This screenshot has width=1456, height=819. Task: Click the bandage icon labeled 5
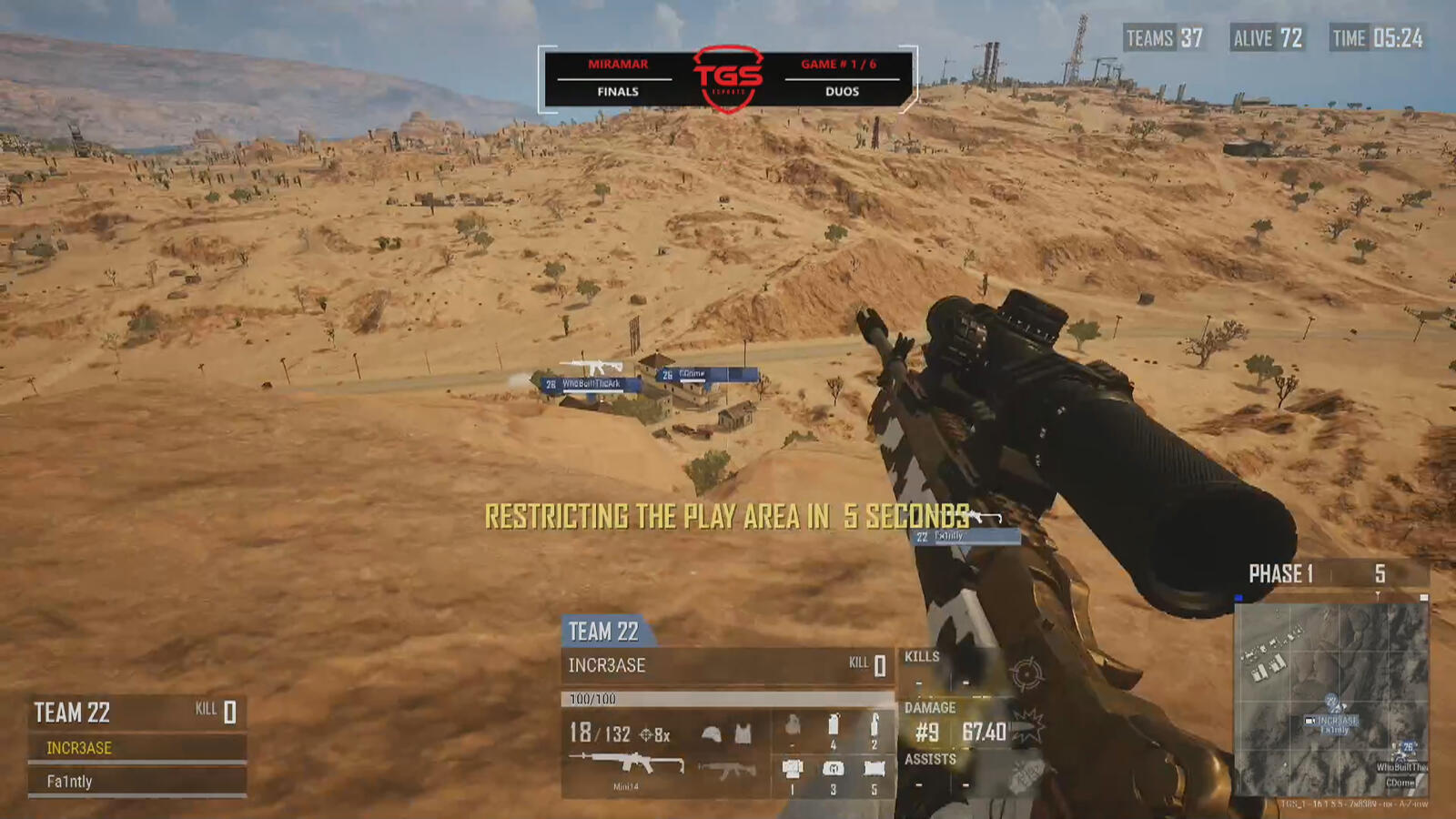tap(874, 769)
